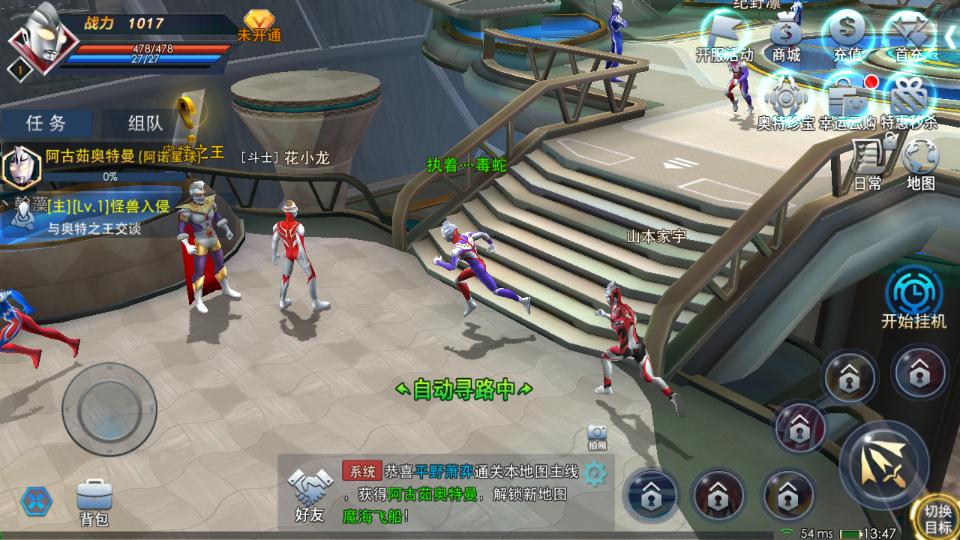This screenshot has width=960, height=540.
Task: Switch to the 任务 quest tab
Action: [x=46, y=123]
